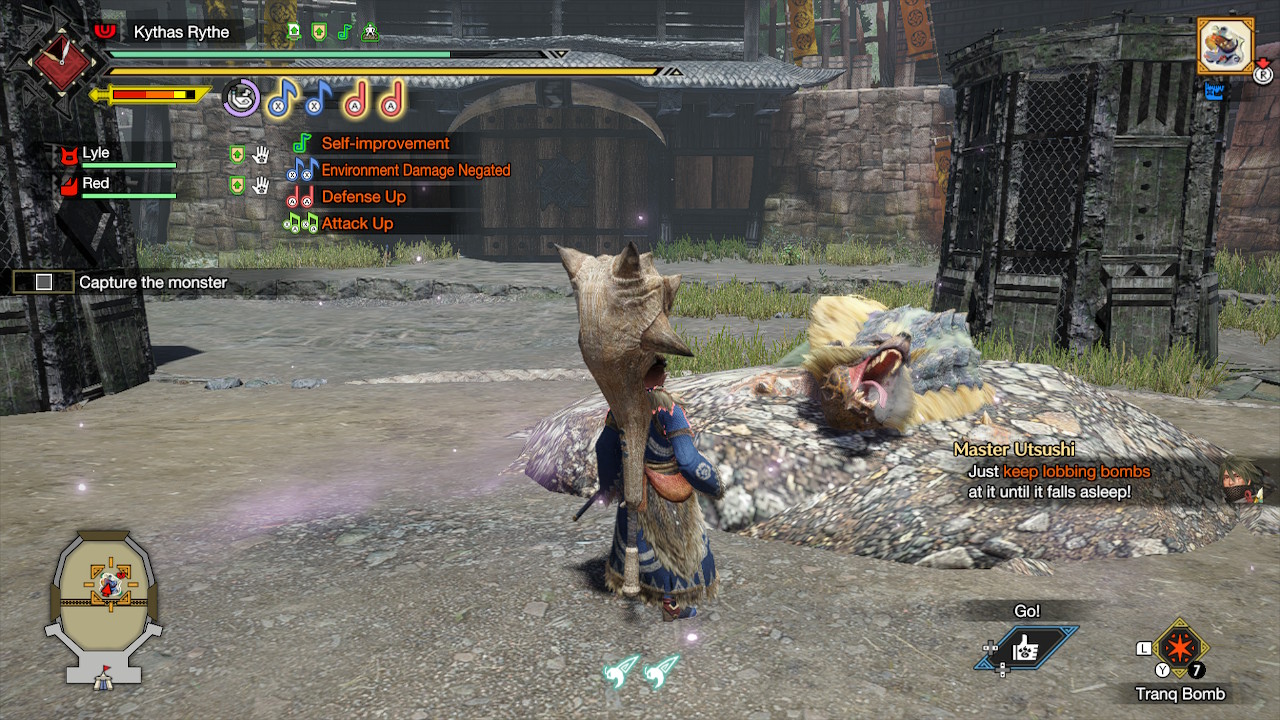
Task: Choose the Go! buddy command
Action: click(x=1026, y=648)
